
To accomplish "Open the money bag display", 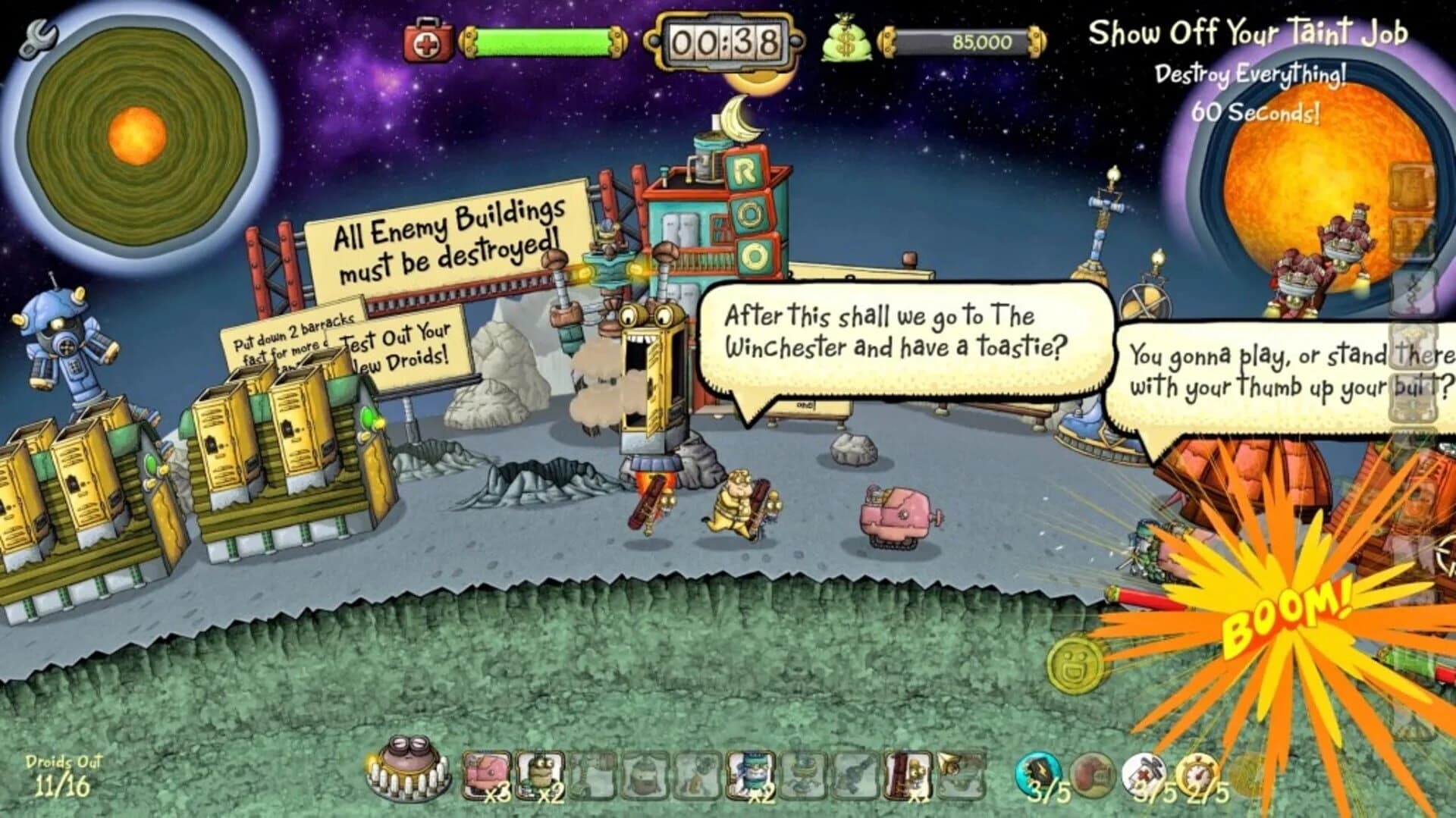I will tap(848, 39).
